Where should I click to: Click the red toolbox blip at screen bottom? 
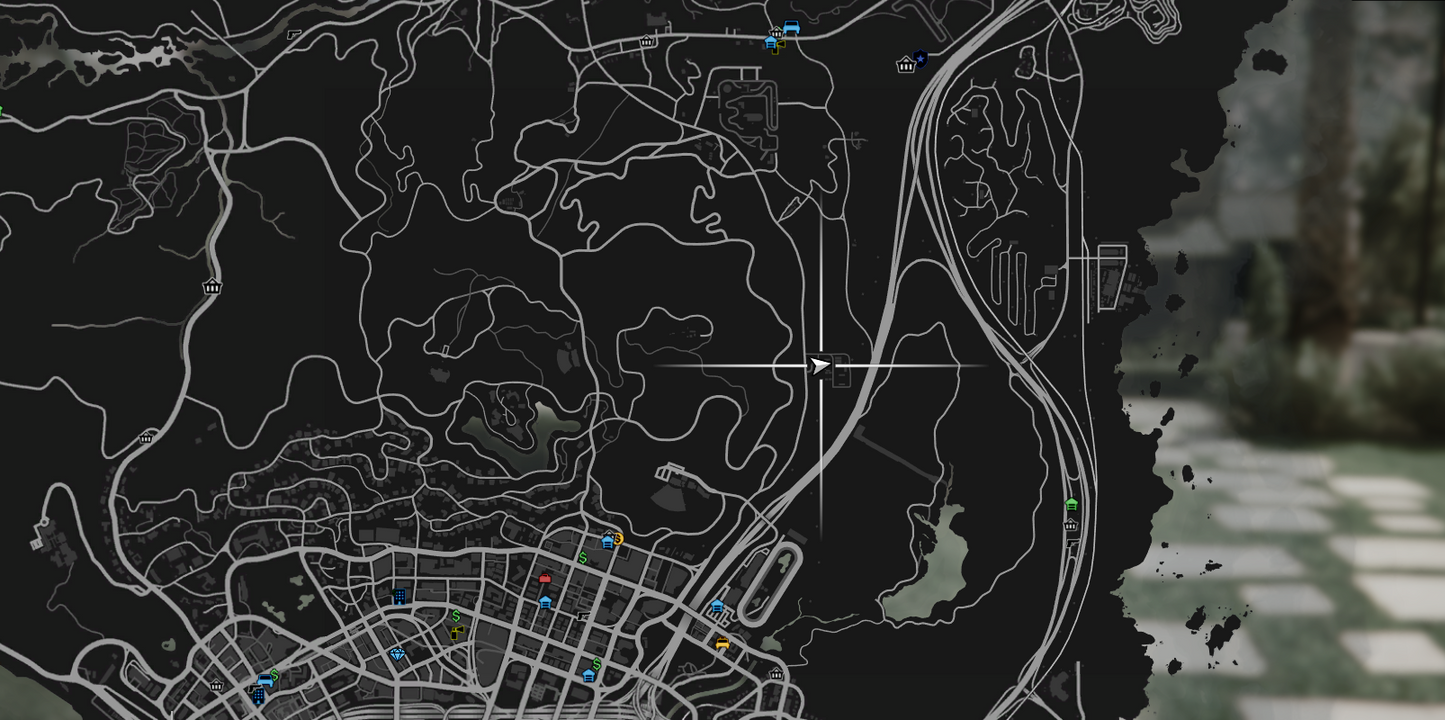(545, 579)
